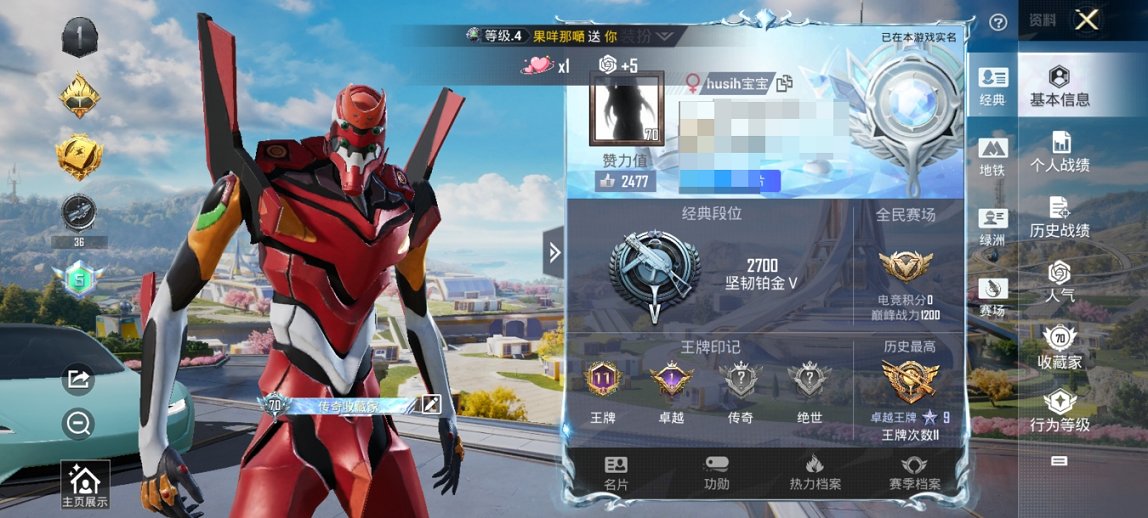The width and height of the screenshot is (1148, 518).
Task: Collapse the panel with arrow handle
Action: (554, 253)
